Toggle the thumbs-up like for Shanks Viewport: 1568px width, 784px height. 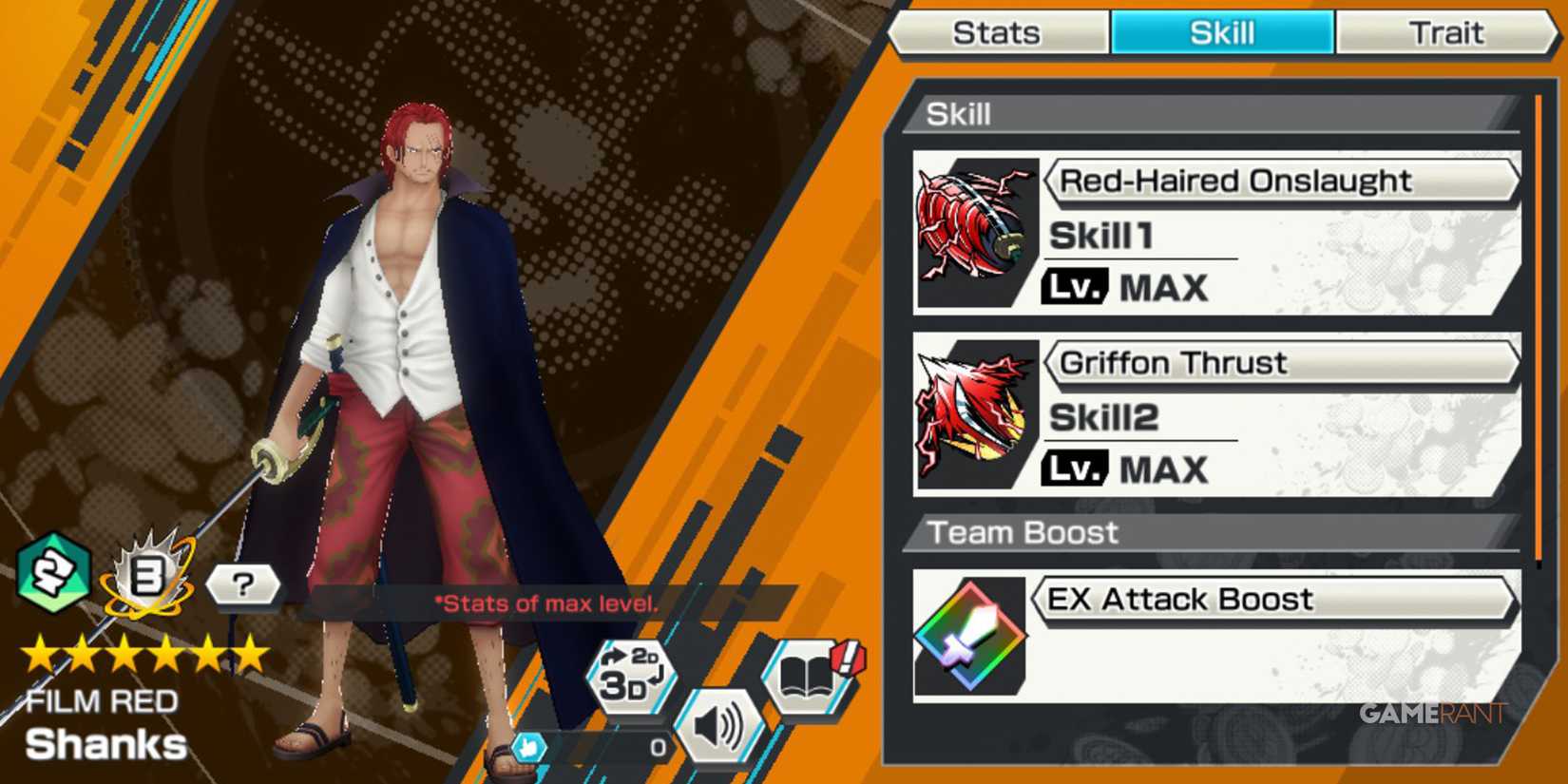(529, 748)
